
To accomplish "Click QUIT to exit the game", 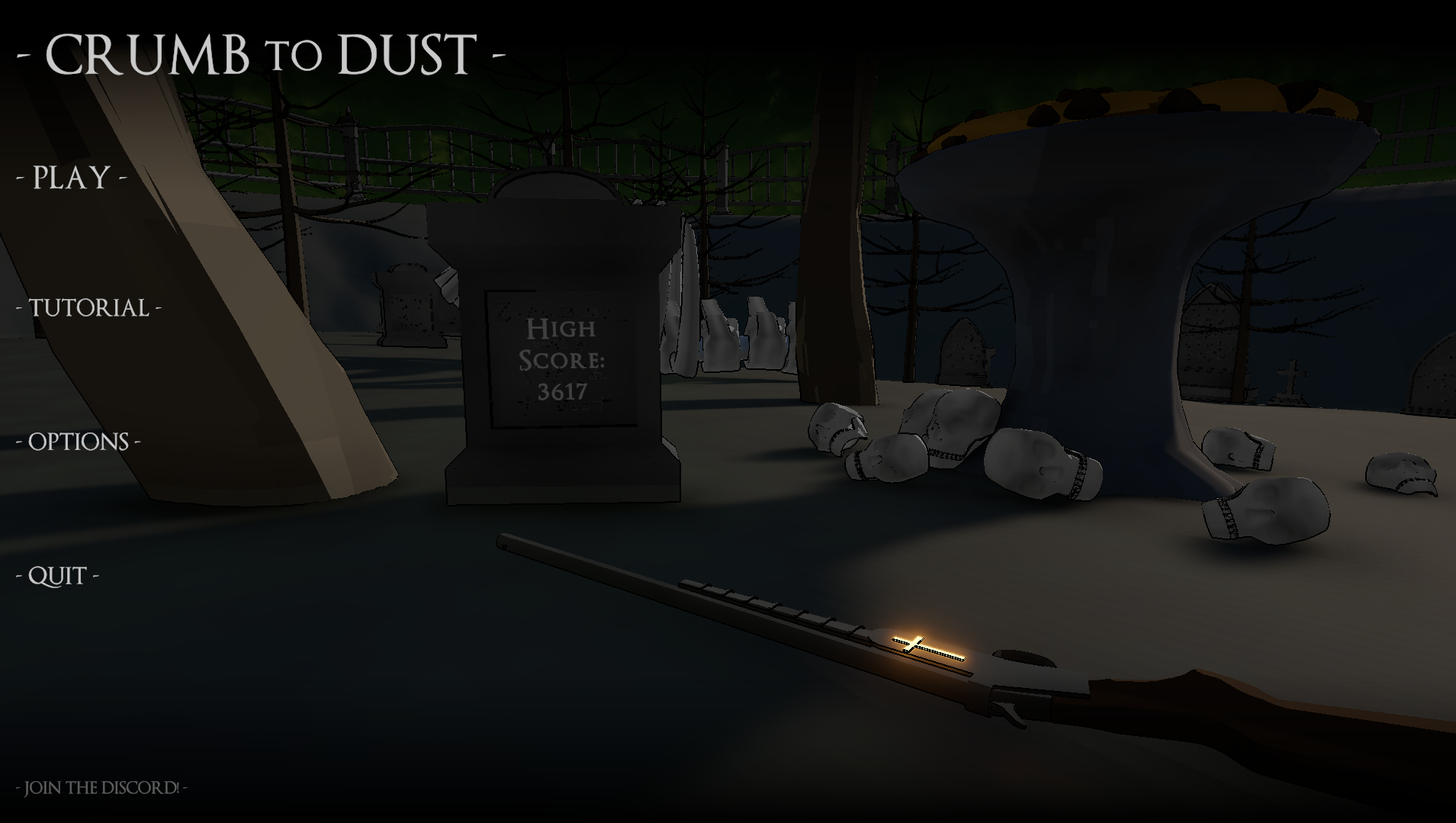I will tap(59, 575).
